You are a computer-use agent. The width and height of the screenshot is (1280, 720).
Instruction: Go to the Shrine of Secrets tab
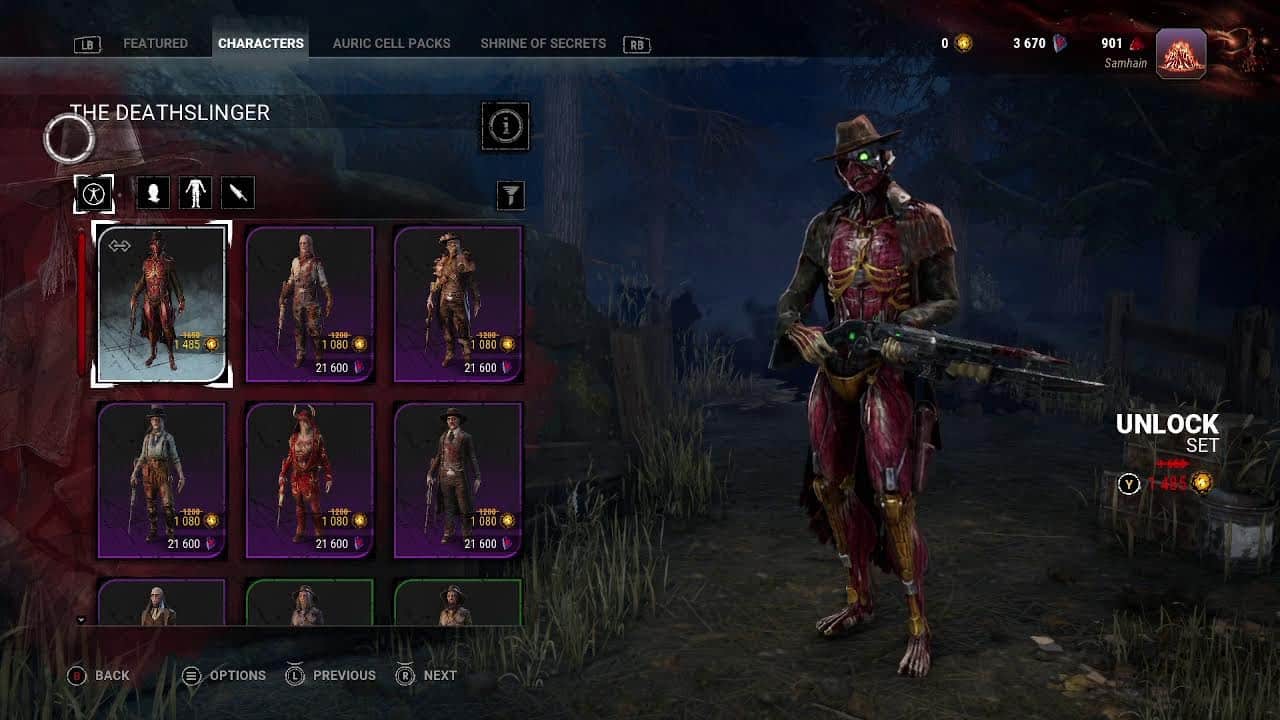(x=543, y=44)
